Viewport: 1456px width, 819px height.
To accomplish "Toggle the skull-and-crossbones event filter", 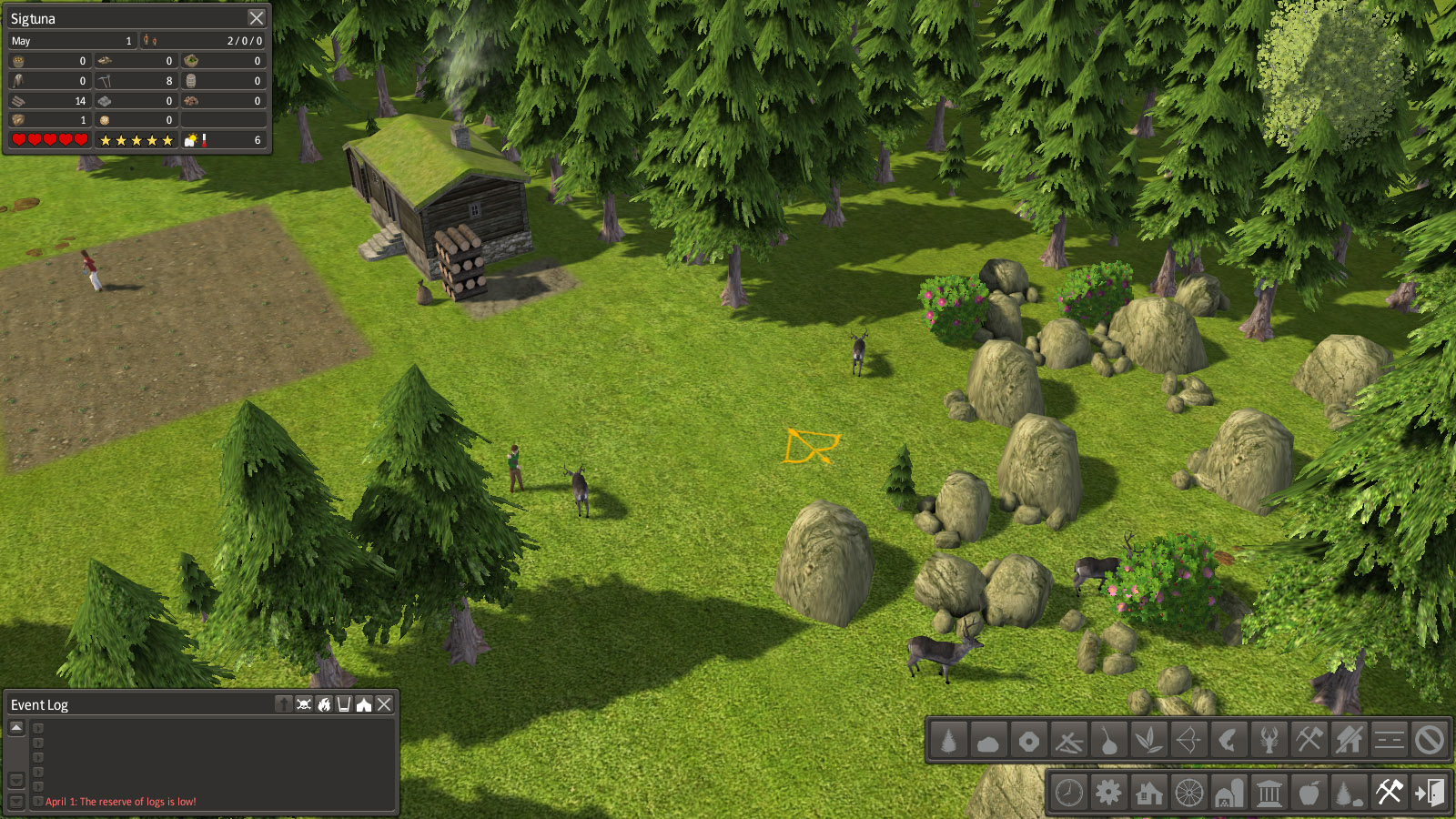I will tap(304, 704).
